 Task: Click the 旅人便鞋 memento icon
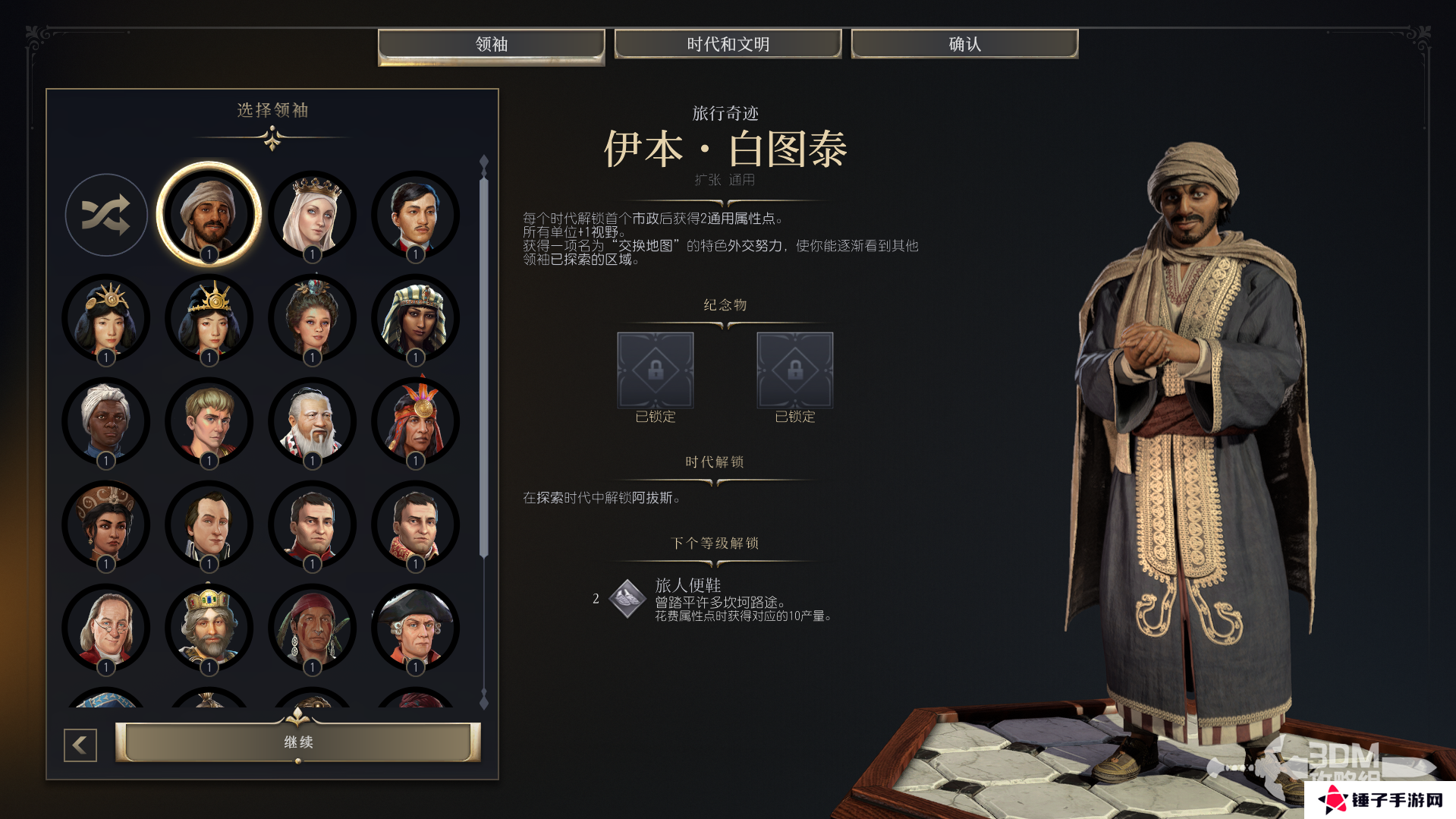click(x=626, y=600)
